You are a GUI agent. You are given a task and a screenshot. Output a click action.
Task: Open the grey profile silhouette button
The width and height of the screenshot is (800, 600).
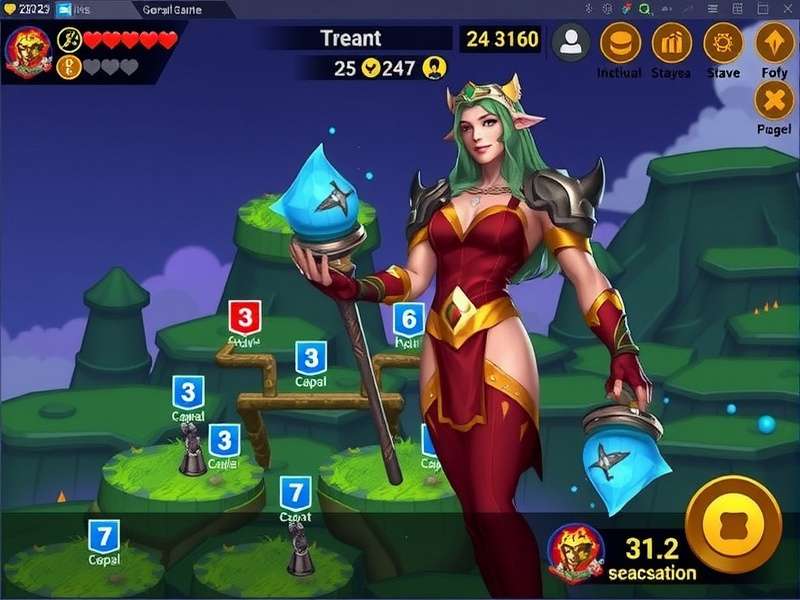[571, 43]
